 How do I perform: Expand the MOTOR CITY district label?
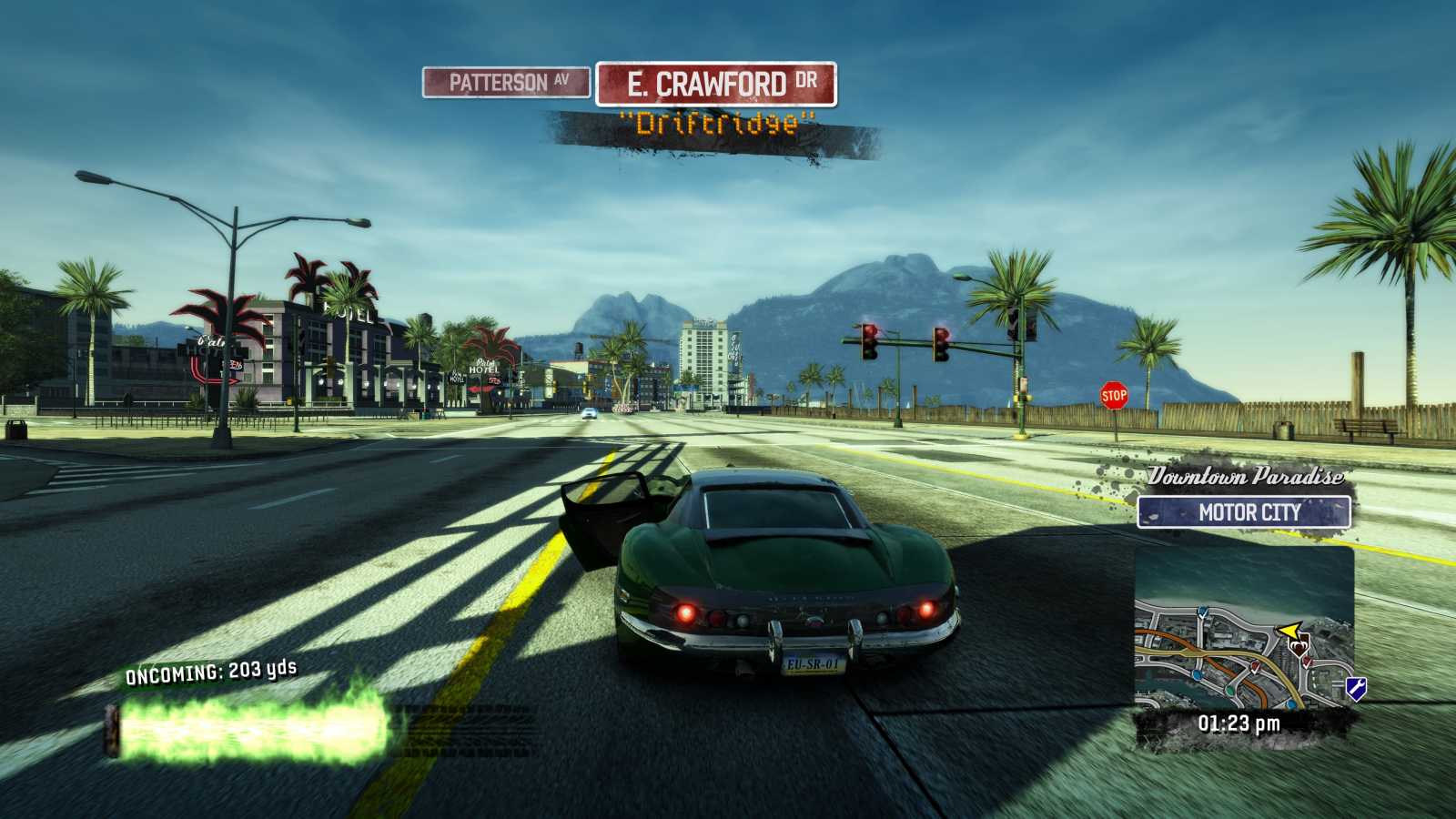tap(1245, 512)
